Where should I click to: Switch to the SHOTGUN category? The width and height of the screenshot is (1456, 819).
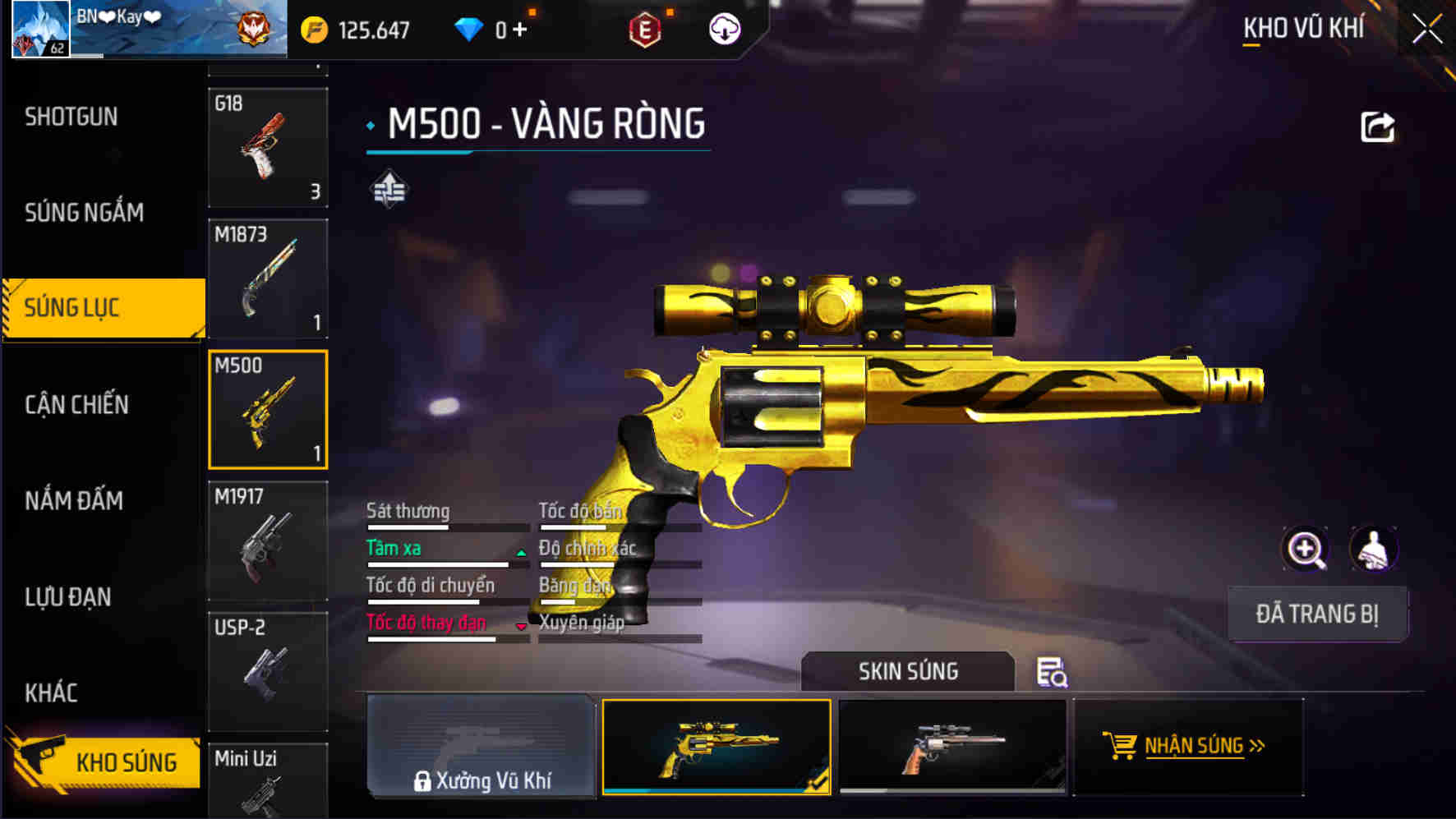point(71,117)
